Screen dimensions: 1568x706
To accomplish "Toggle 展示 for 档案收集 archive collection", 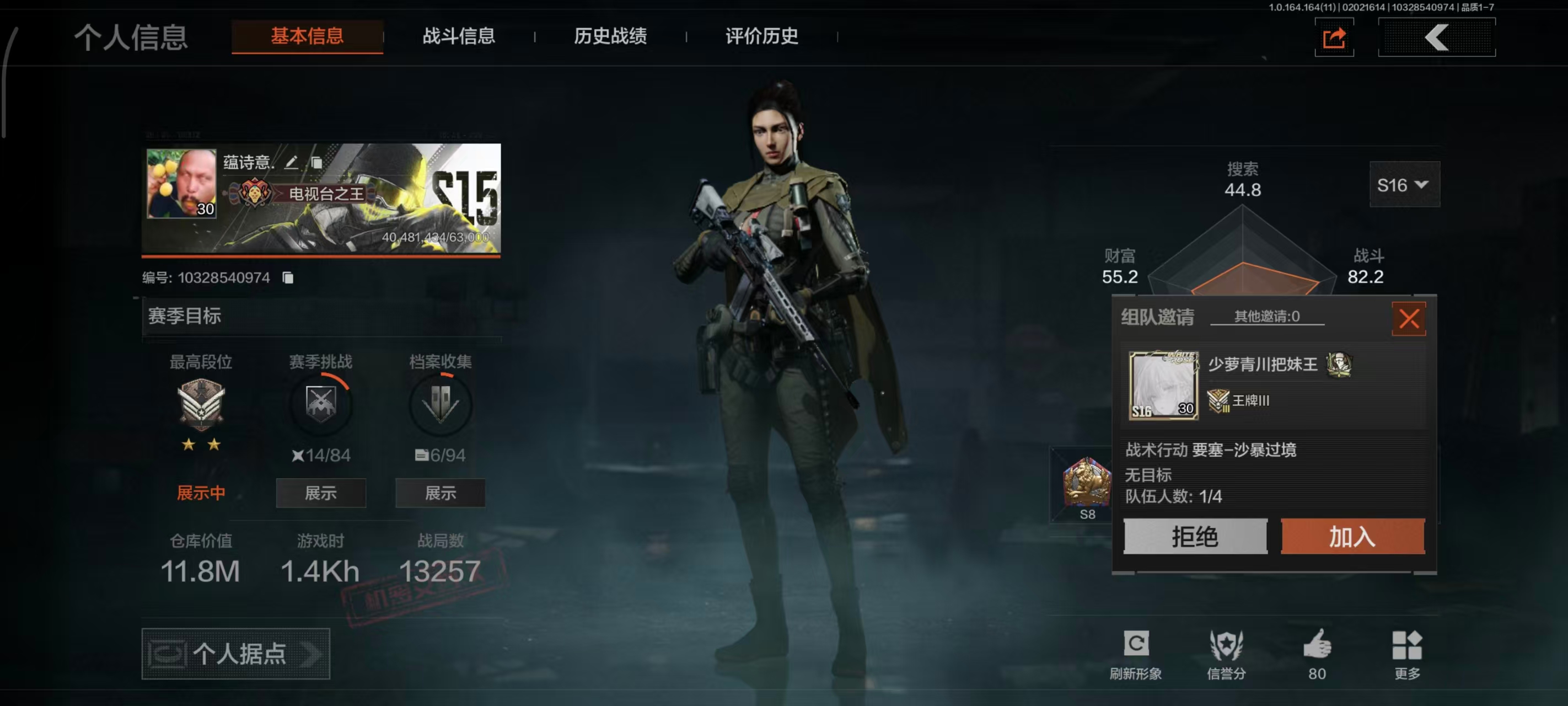I will (x=440, y=494).
